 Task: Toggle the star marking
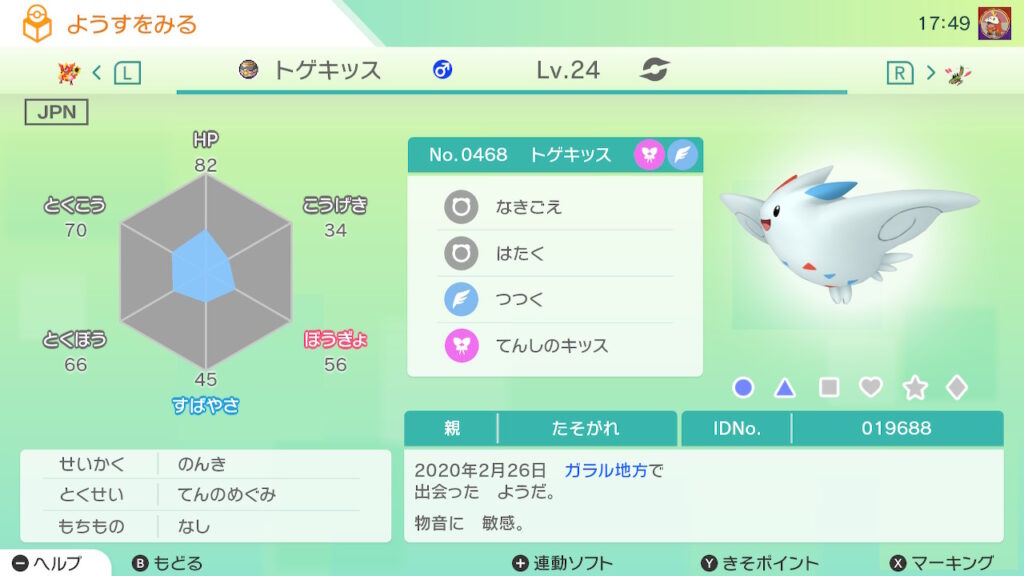(914, 388)
